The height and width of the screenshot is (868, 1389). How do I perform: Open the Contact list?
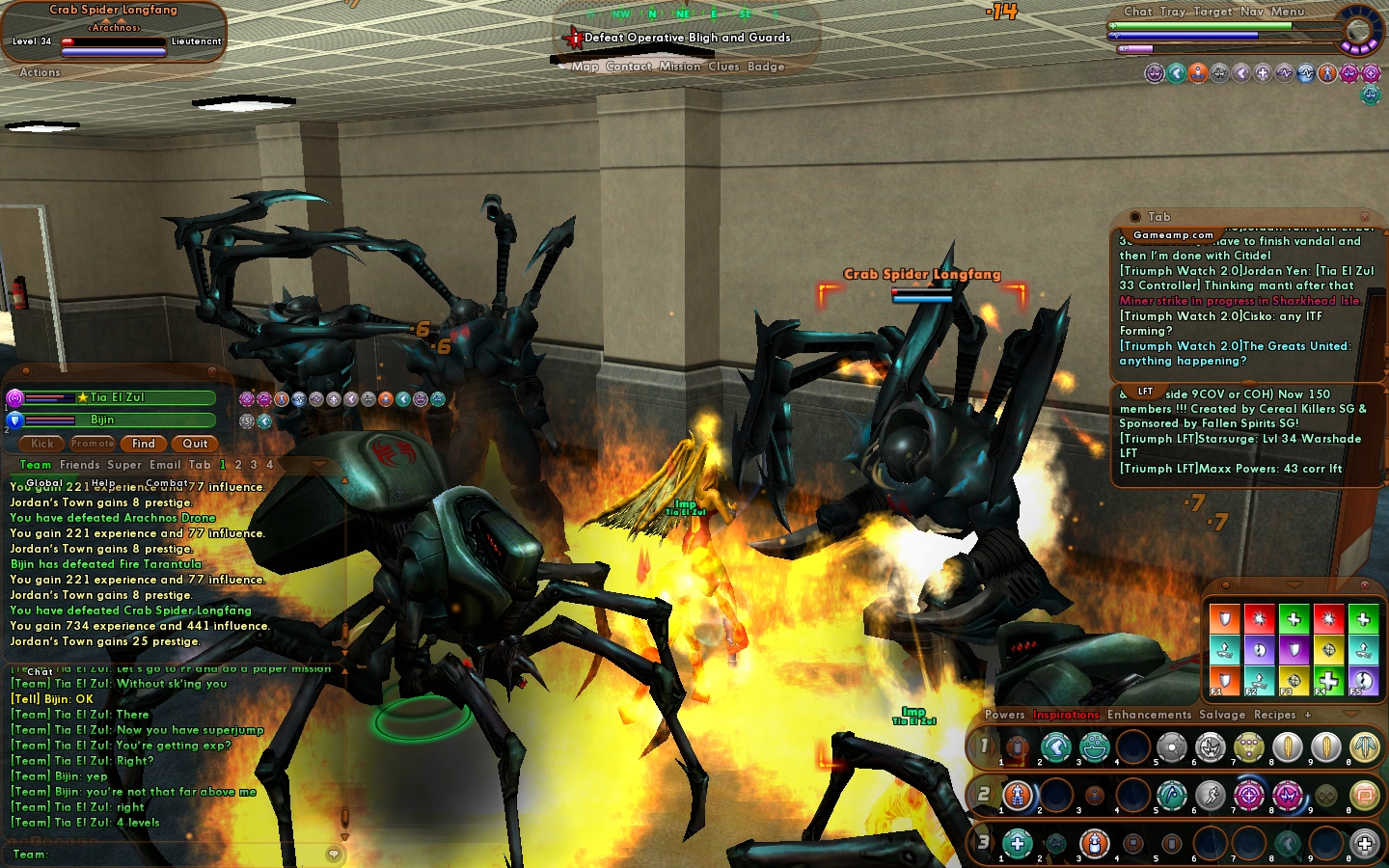pos(629,67)
